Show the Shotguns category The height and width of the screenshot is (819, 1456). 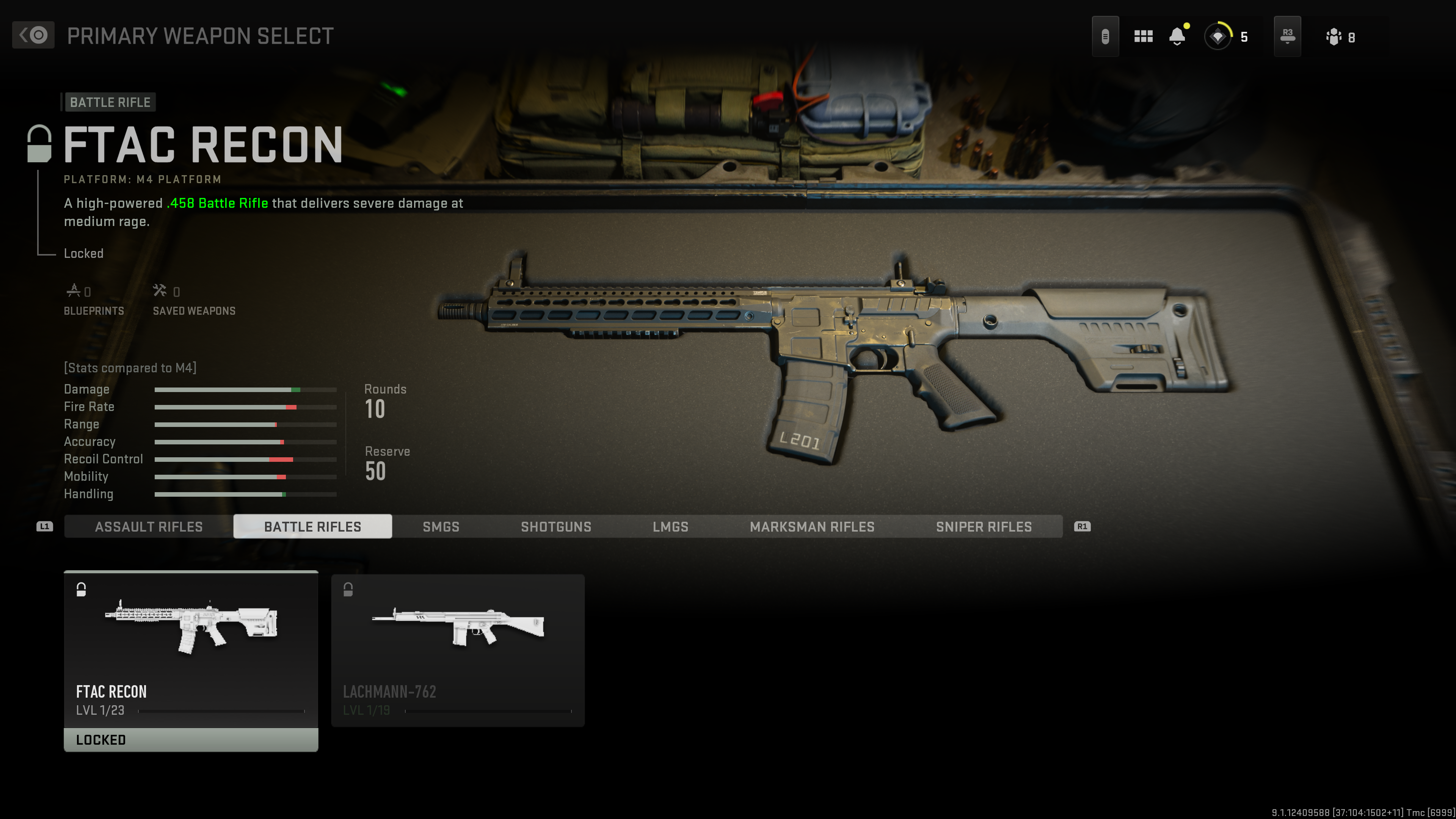tap(555, 527)
